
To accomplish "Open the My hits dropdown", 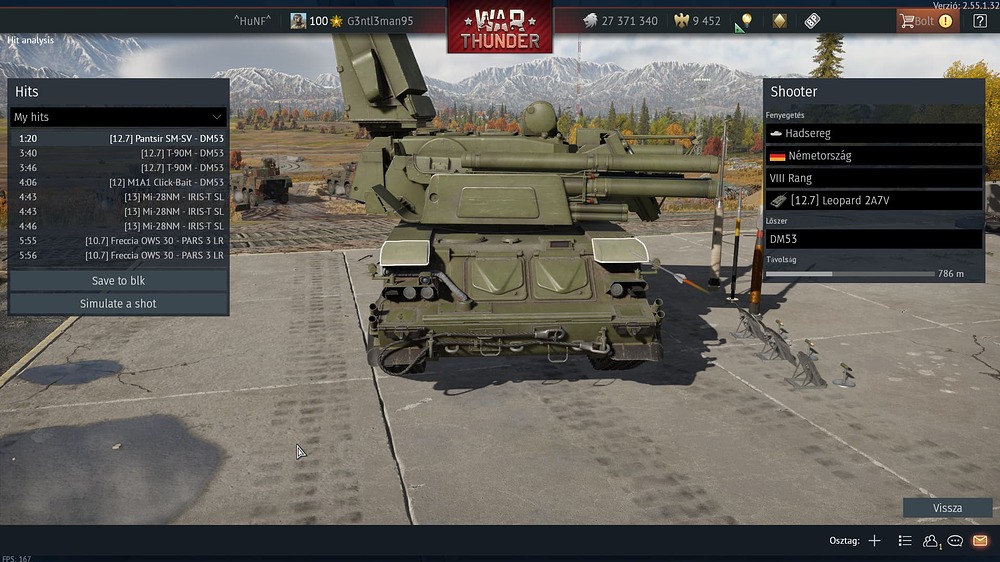I will [118, 117].
